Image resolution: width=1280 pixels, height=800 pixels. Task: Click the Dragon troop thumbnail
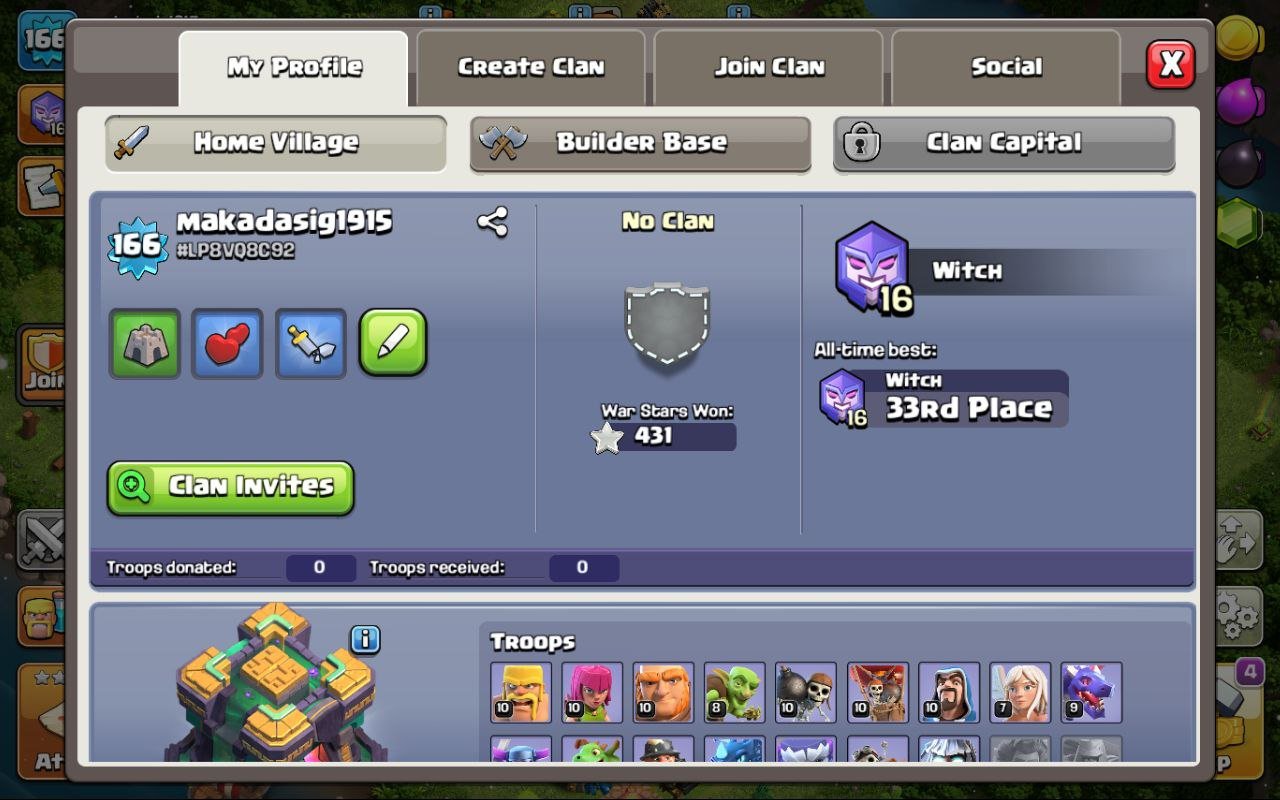tap(1091, 692)
